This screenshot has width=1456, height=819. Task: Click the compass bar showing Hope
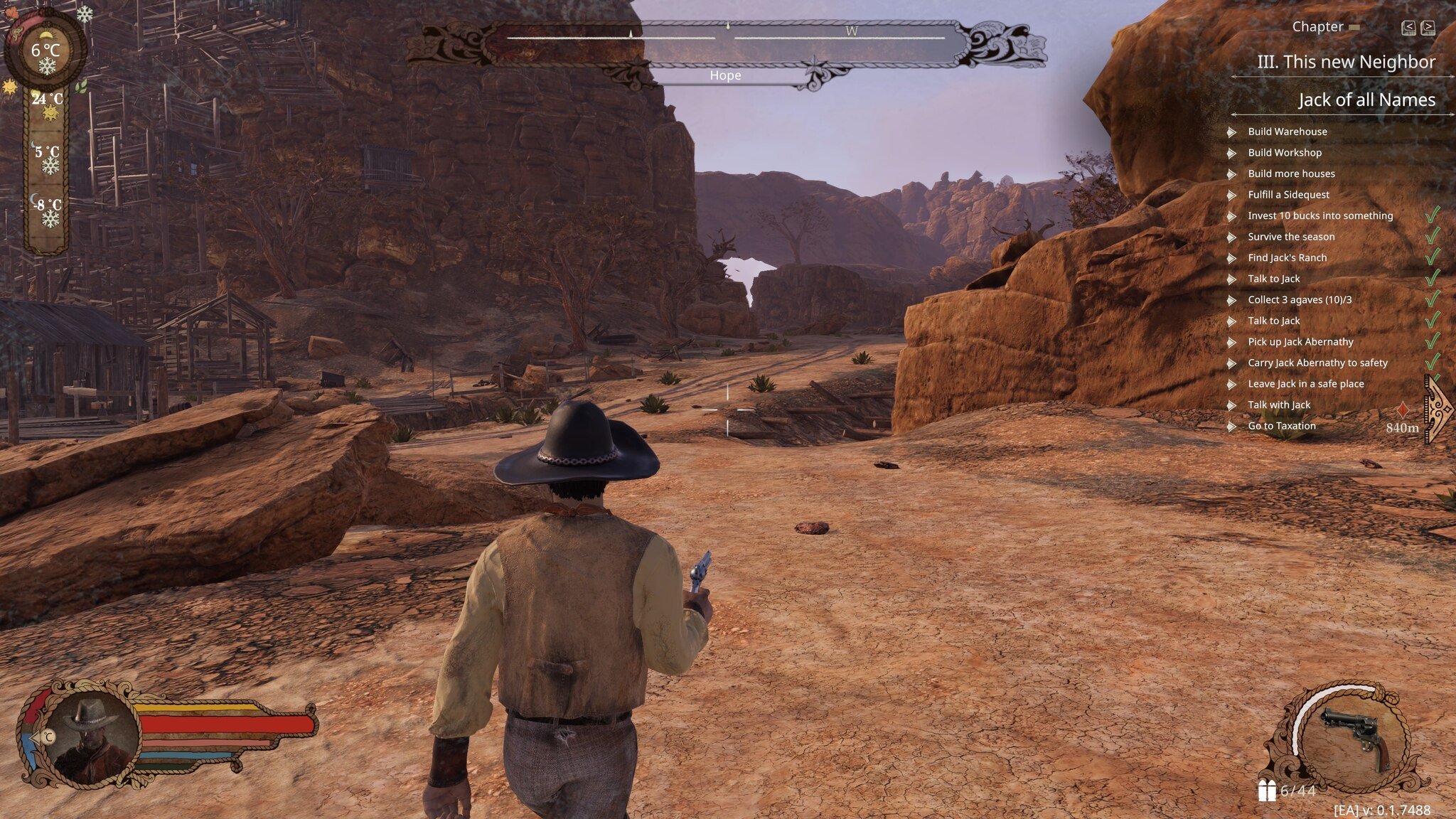pyautogui.click(x=725, y=44)
